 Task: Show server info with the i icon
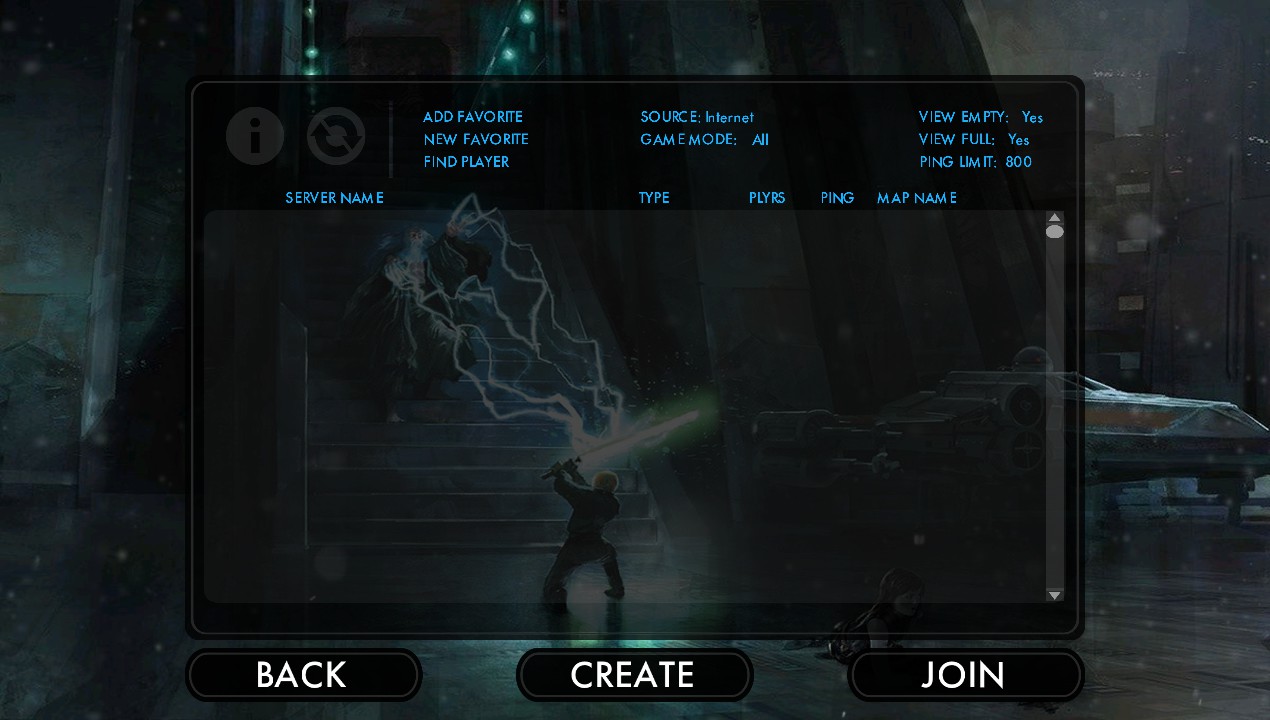255,136
